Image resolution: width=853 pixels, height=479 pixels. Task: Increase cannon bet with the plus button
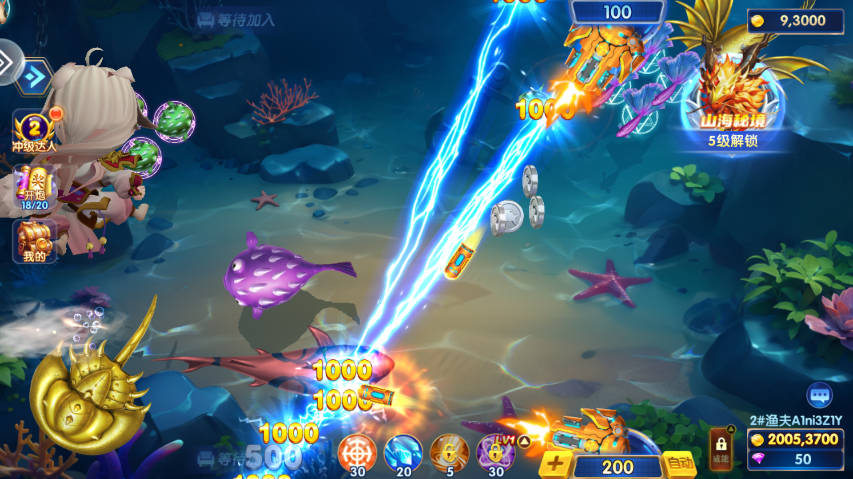[556, 465]
